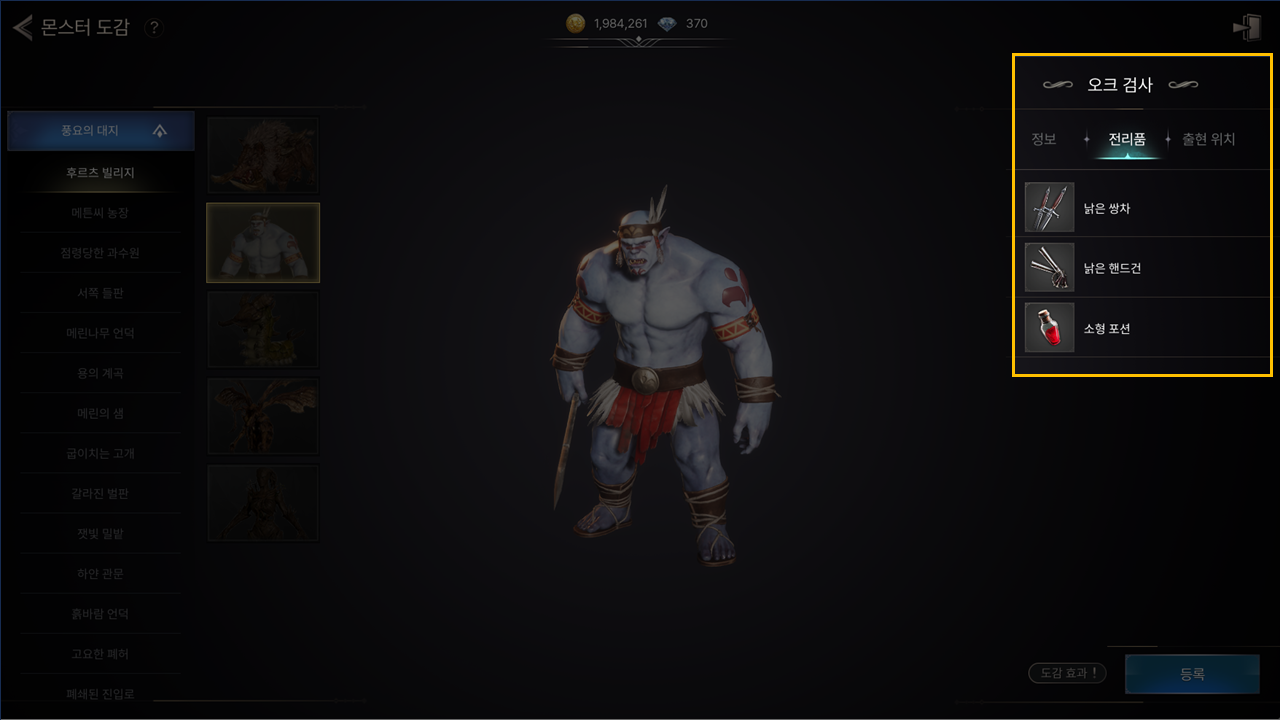The image size is (1280, 720).
Task: Open the 점령당한 과수원 area entry
Action: pyautogui.click(x=101, y=253)
